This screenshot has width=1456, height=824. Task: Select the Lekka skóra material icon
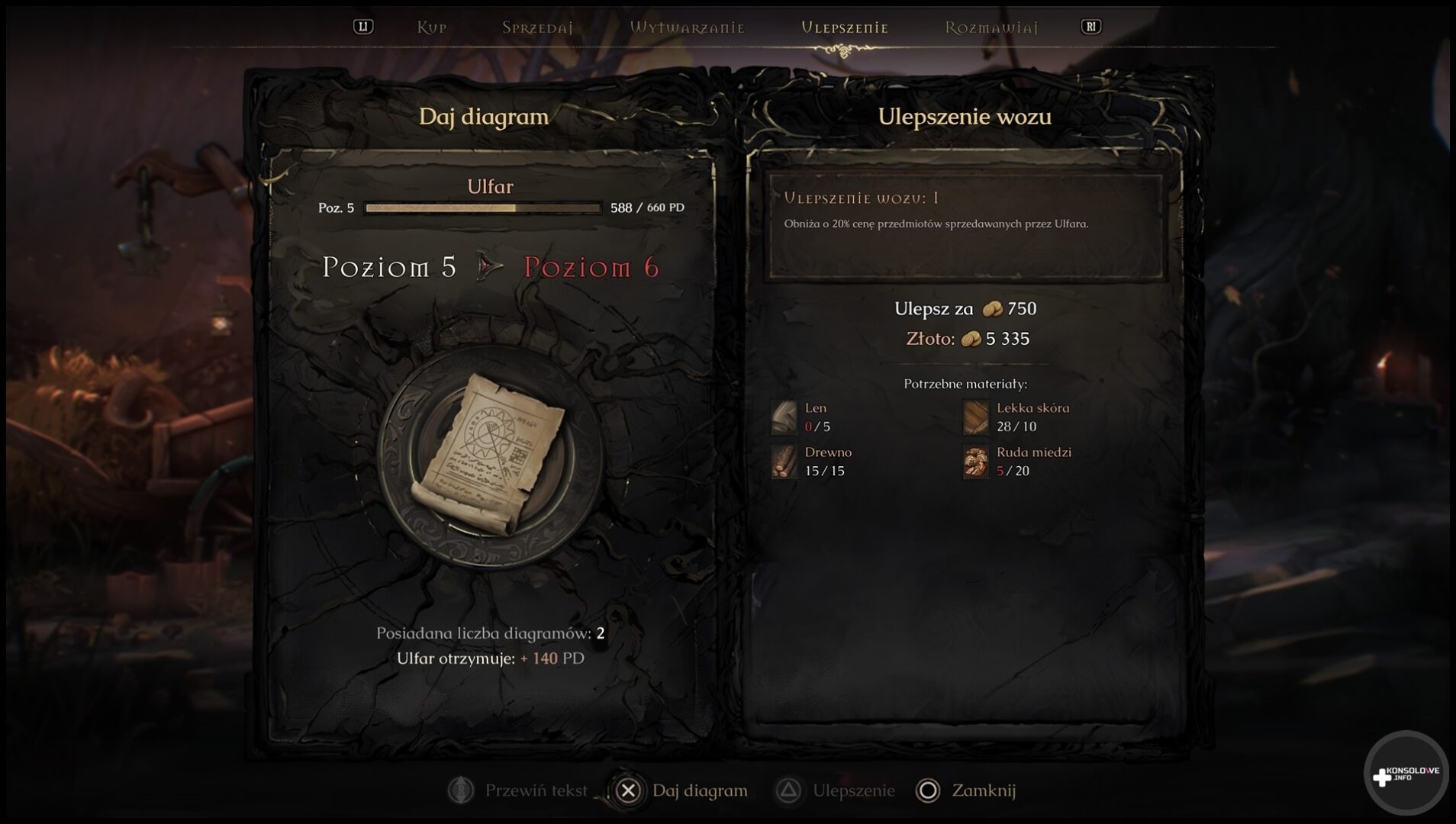[x=976, y=417]
